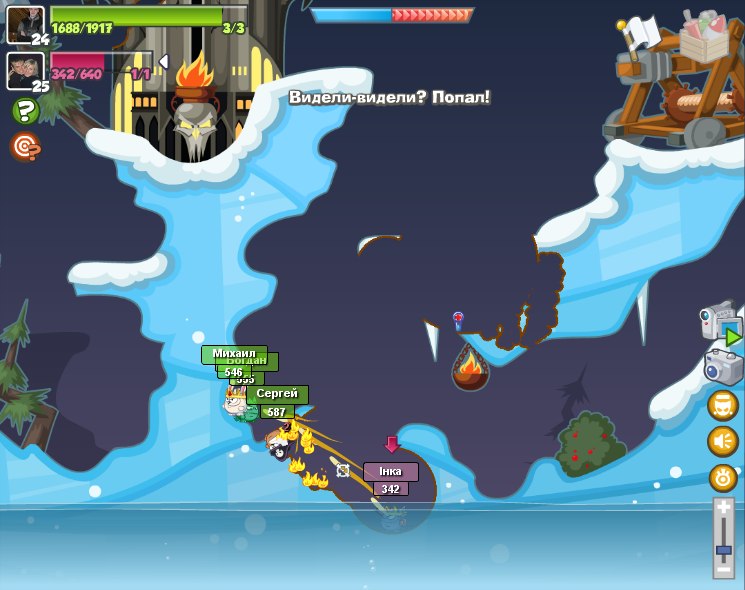Take a screenshot with the photo camera icon
This screenshot has width=745, height=590.
[723, 366]
